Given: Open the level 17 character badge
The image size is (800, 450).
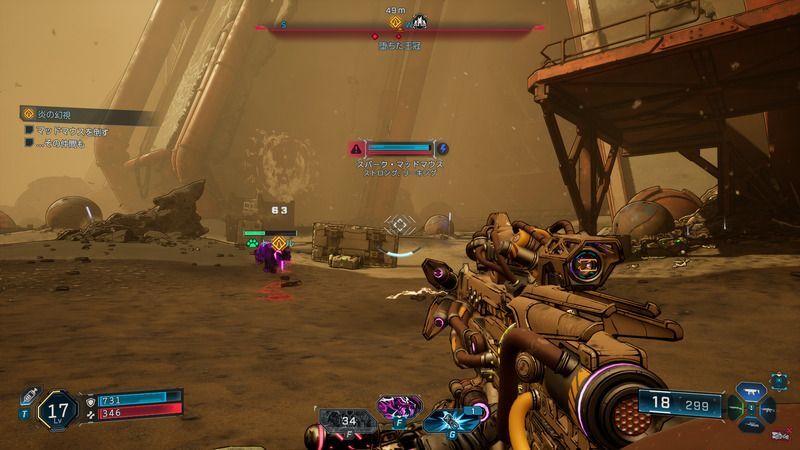Looking at the screenshot, I should (x=58, y=408).
